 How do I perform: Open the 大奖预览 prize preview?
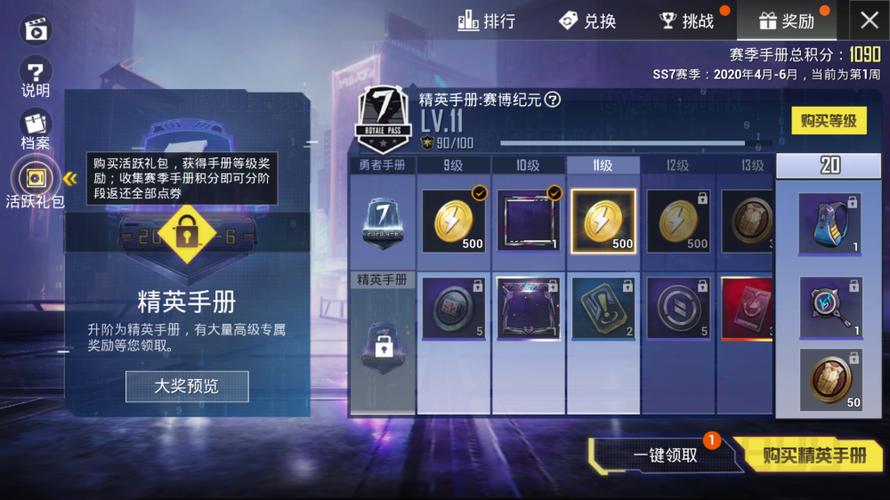pyautogui.click(x=187, y=386)
